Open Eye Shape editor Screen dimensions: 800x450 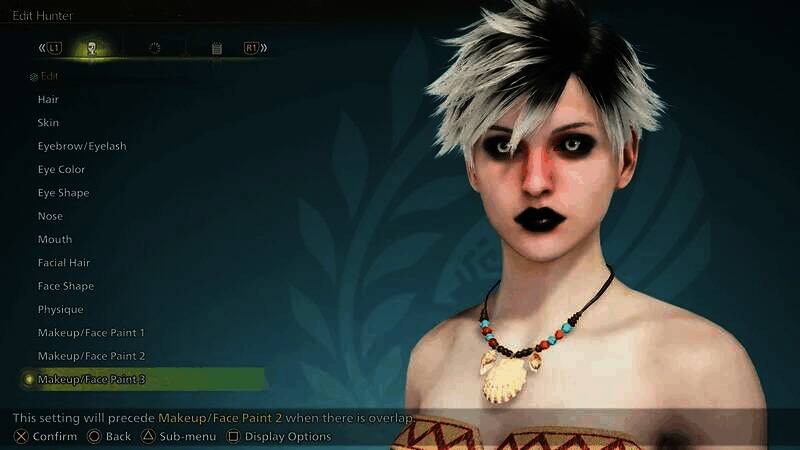(x=63, y=192)
